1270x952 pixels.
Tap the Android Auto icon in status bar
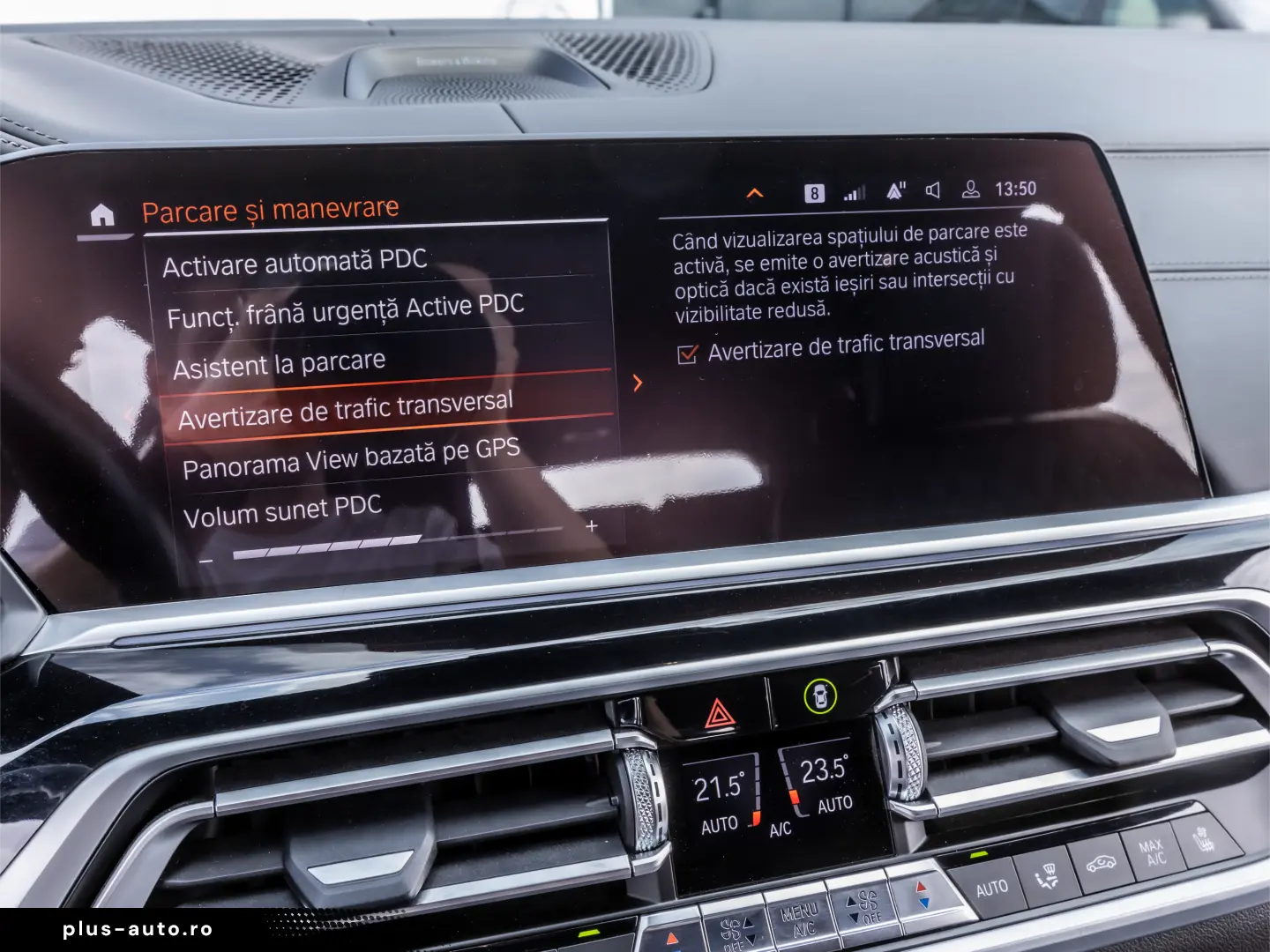pos(894,190)
